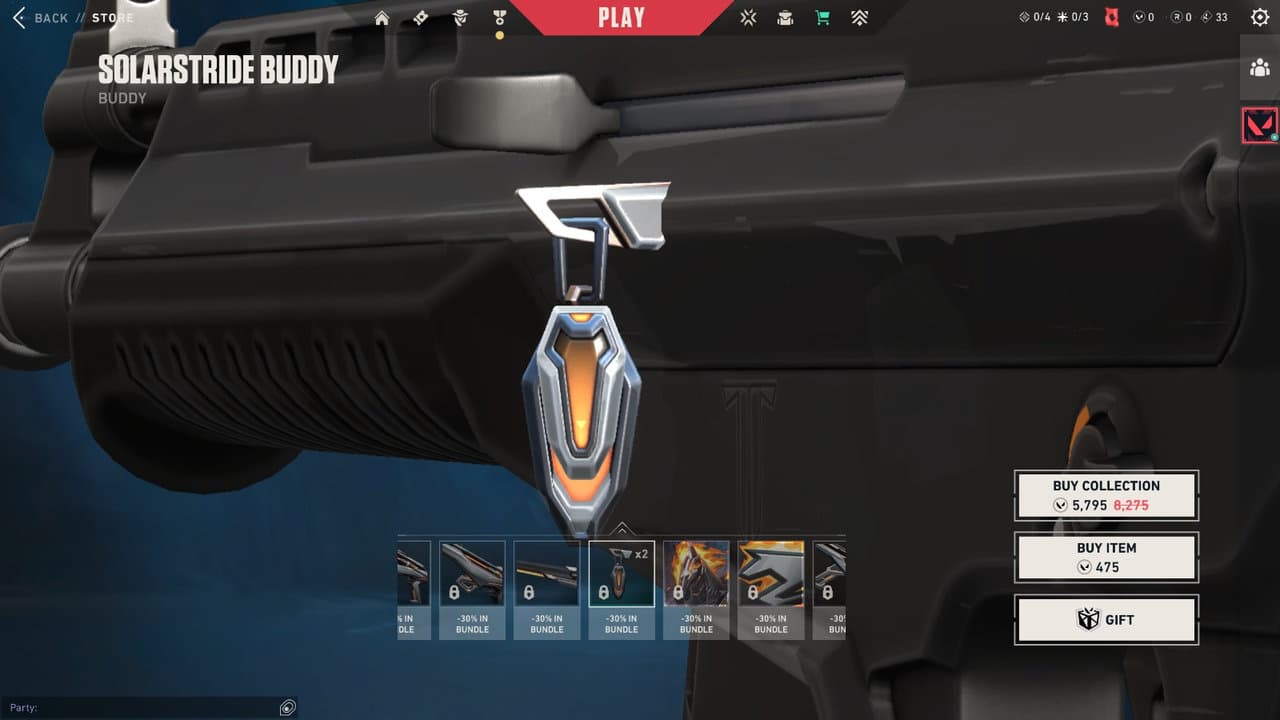Hit the red PLAY button

pos(621,18)
